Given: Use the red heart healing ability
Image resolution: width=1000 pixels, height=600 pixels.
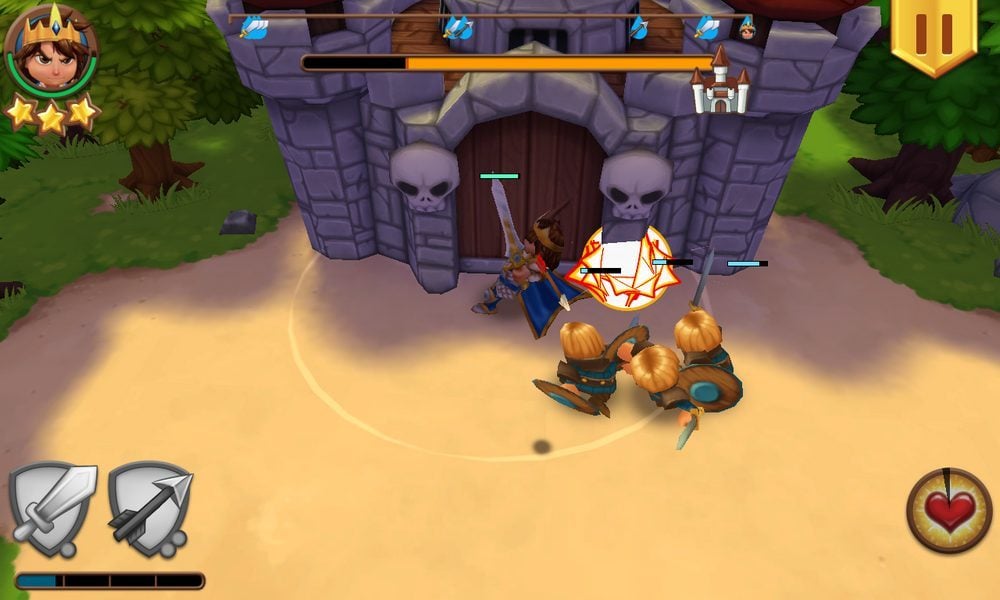Looking at the screenshot, I should tap(949, 511).
